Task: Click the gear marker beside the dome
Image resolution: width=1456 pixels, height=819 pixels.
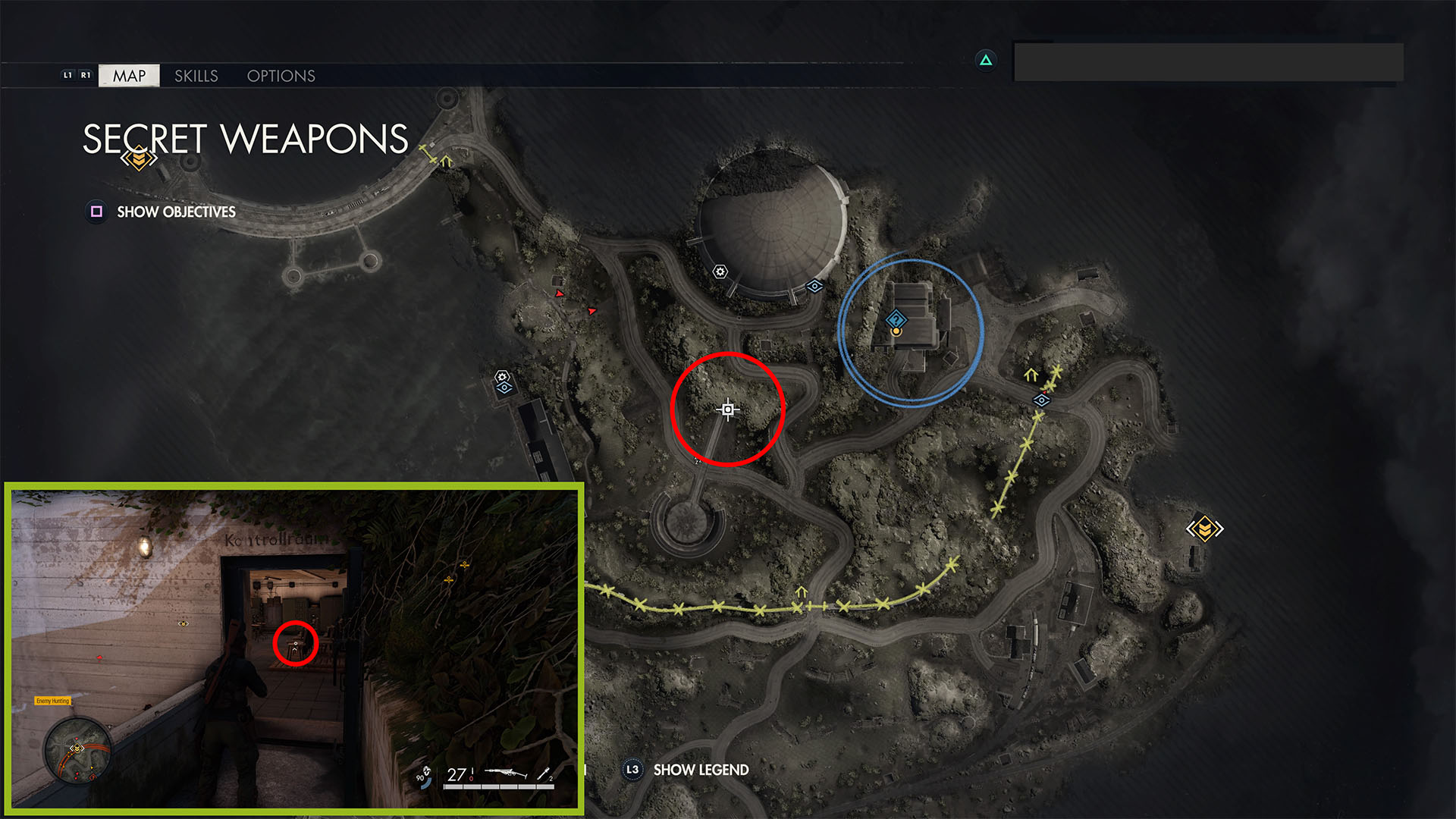Action: [x=720, y=271]
